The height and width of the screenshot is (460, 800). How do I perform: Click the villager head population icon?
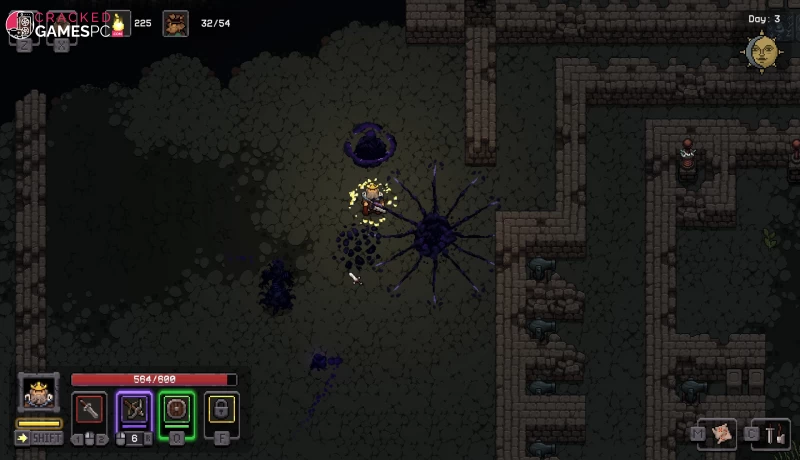(176, 23)
